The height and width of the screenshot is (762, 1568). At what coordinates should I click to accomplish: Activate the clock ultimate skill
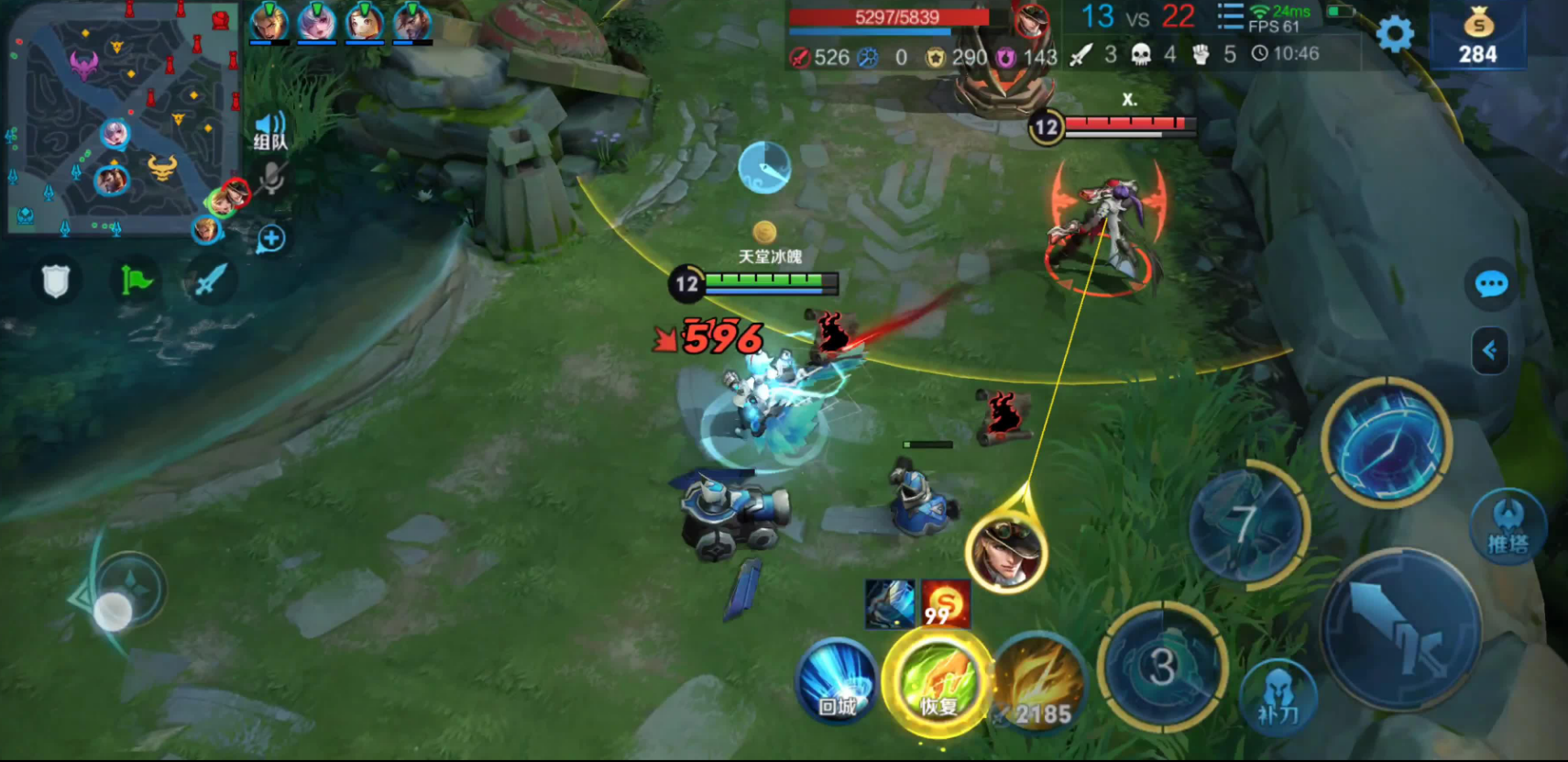(1386, 443)
